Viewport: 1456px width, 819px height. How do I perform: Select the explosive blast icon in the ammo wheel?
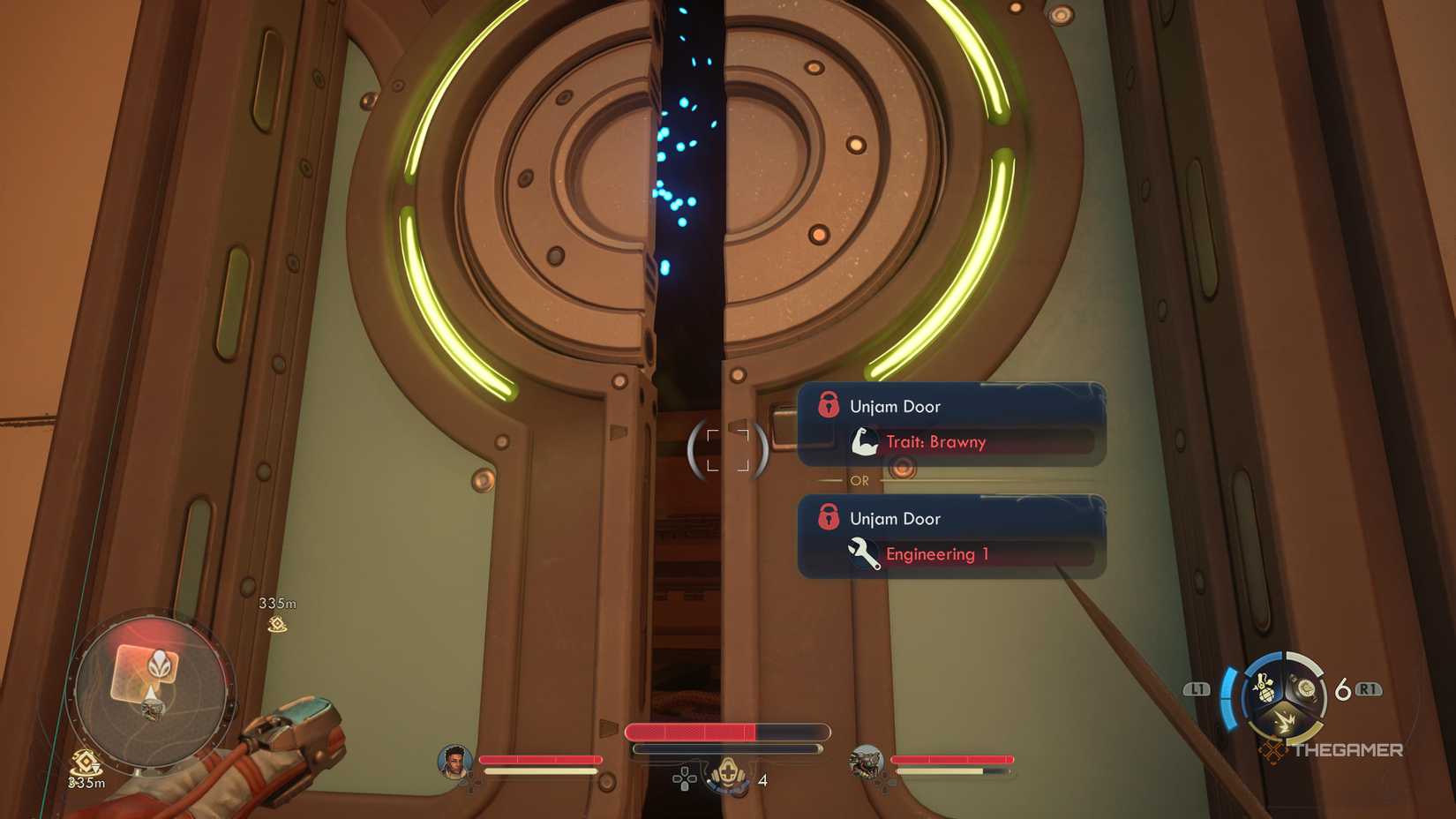[x=1286, y=721]
